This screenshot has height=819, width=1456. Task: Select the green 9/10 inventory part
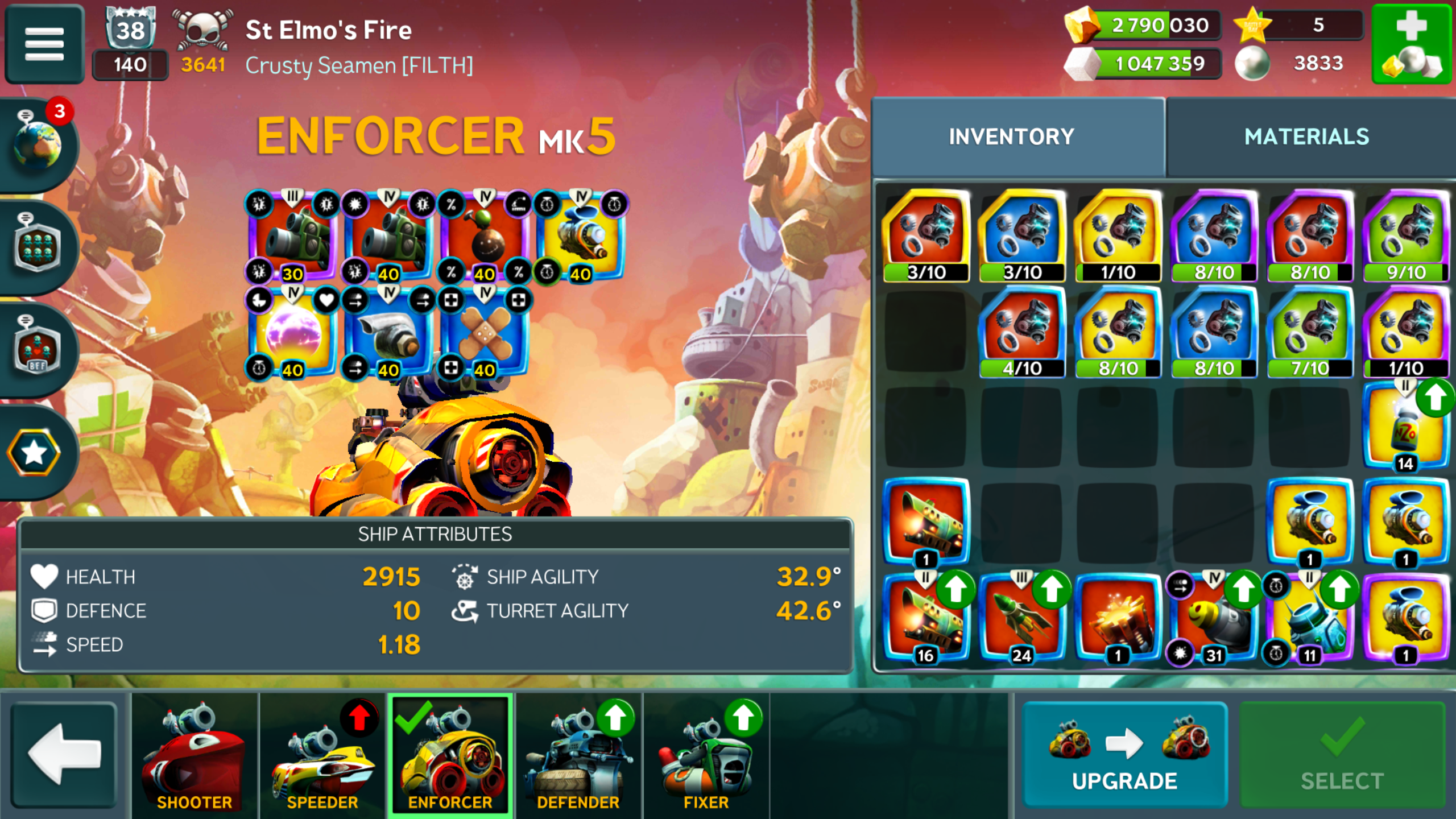(x=1405, y=236)
